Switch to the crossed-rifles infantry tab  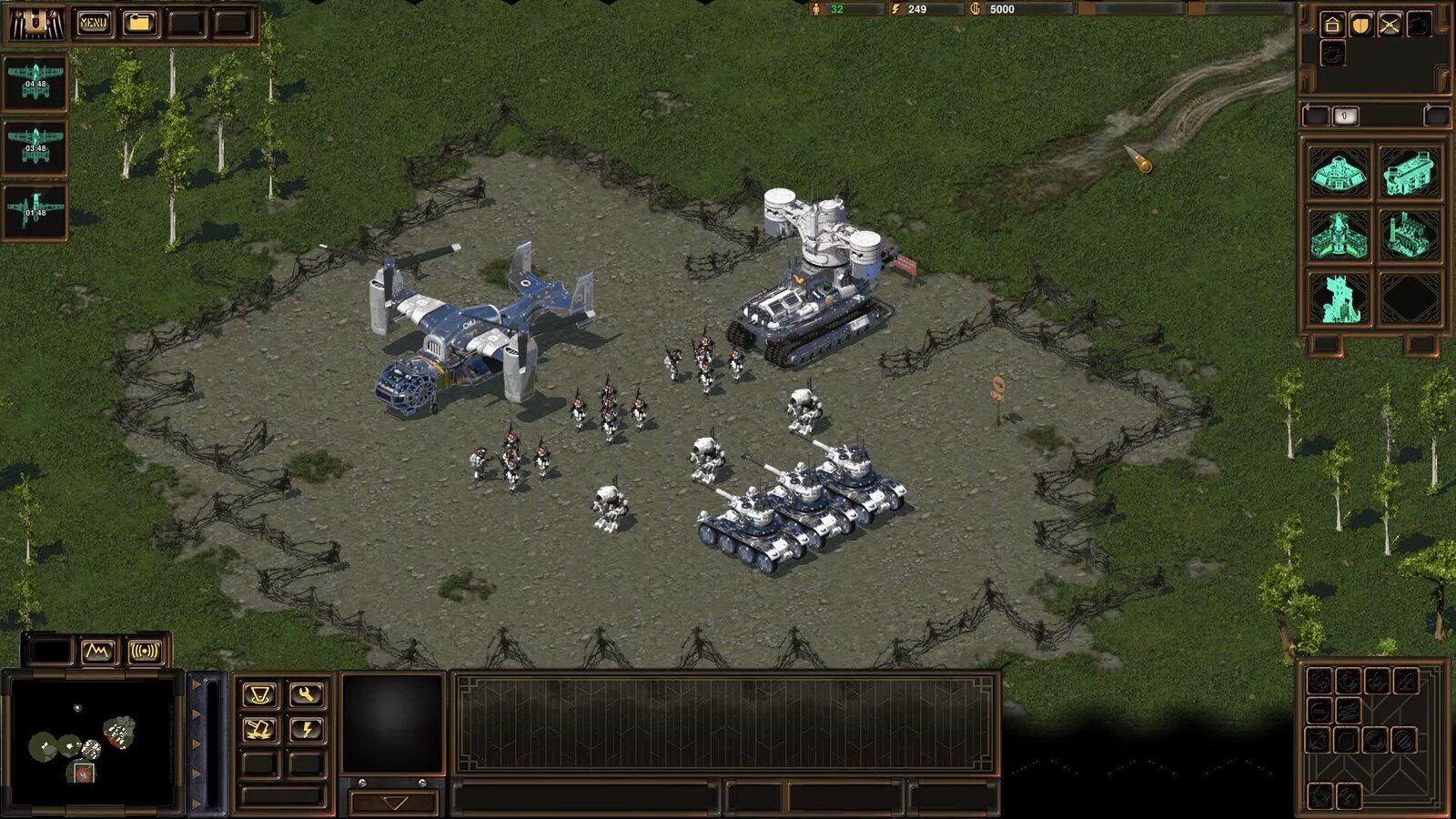coord(1390,25)
